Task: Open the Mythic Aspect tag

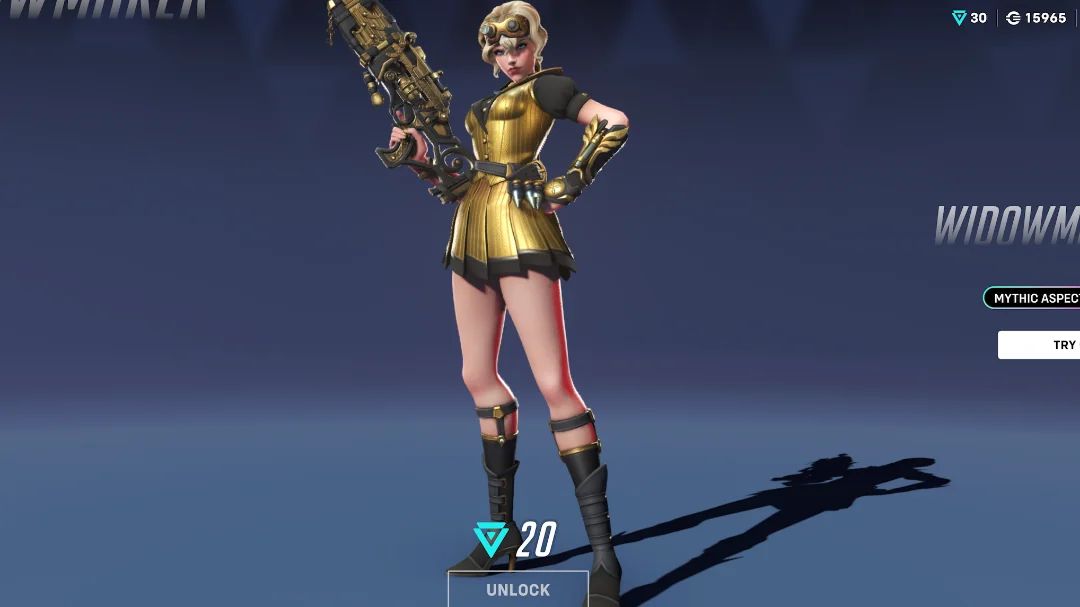Action: 1033,298
